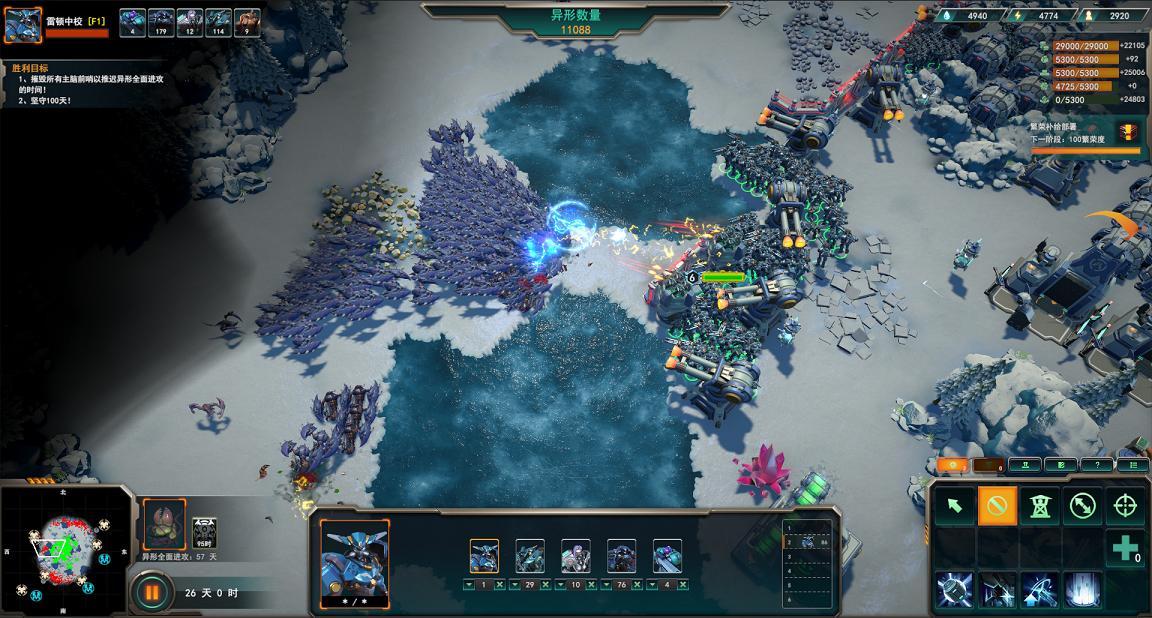Screen dimensions: 1152x618
Task: Select the double-arrow patrol command
Action: click(x=1083, y=506)
